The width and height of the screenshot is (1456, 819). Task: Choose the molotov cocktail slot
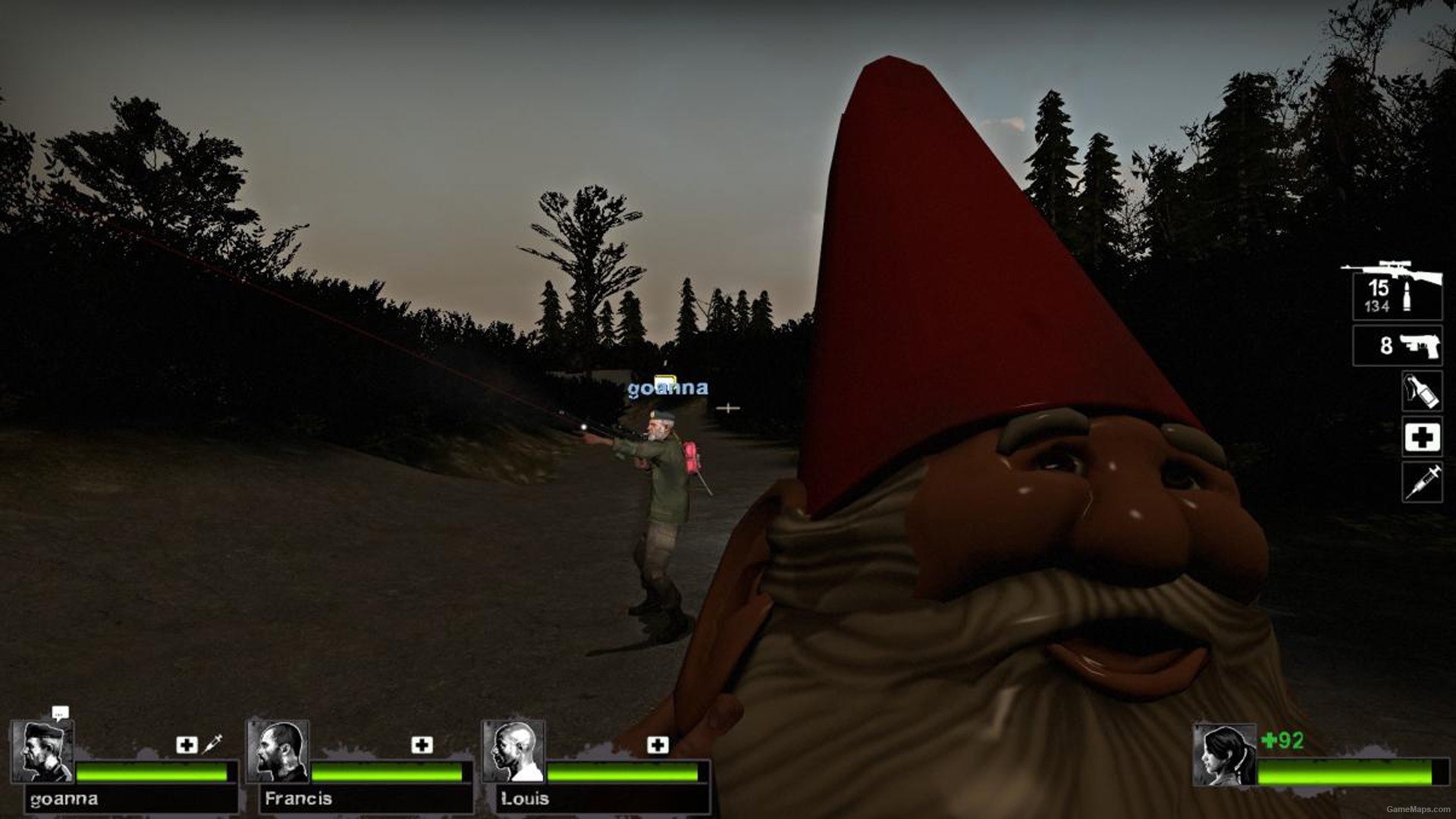tap(1421, 391)
